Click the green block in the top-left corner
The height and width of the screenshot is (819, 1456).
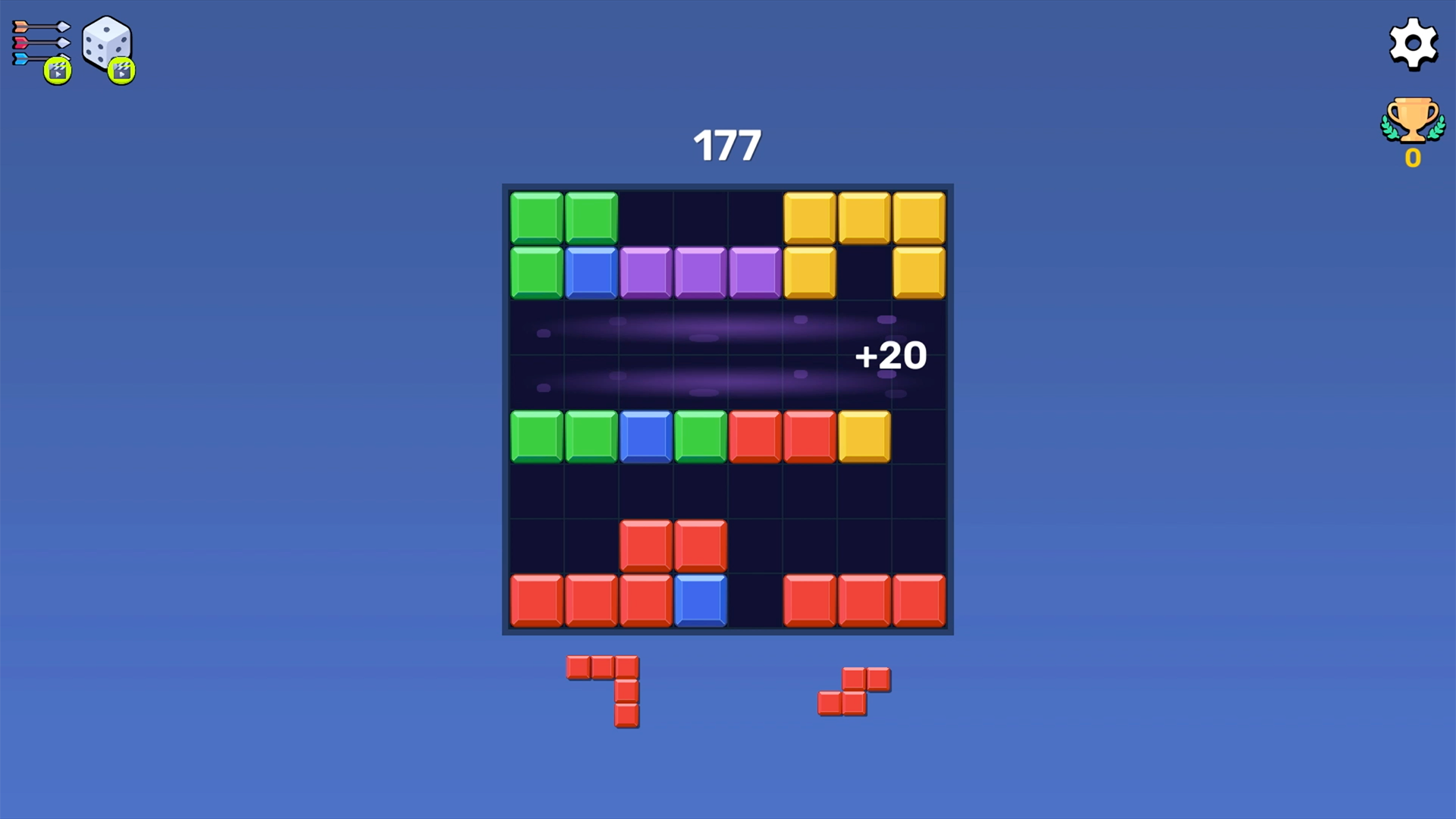coord(537,216)
